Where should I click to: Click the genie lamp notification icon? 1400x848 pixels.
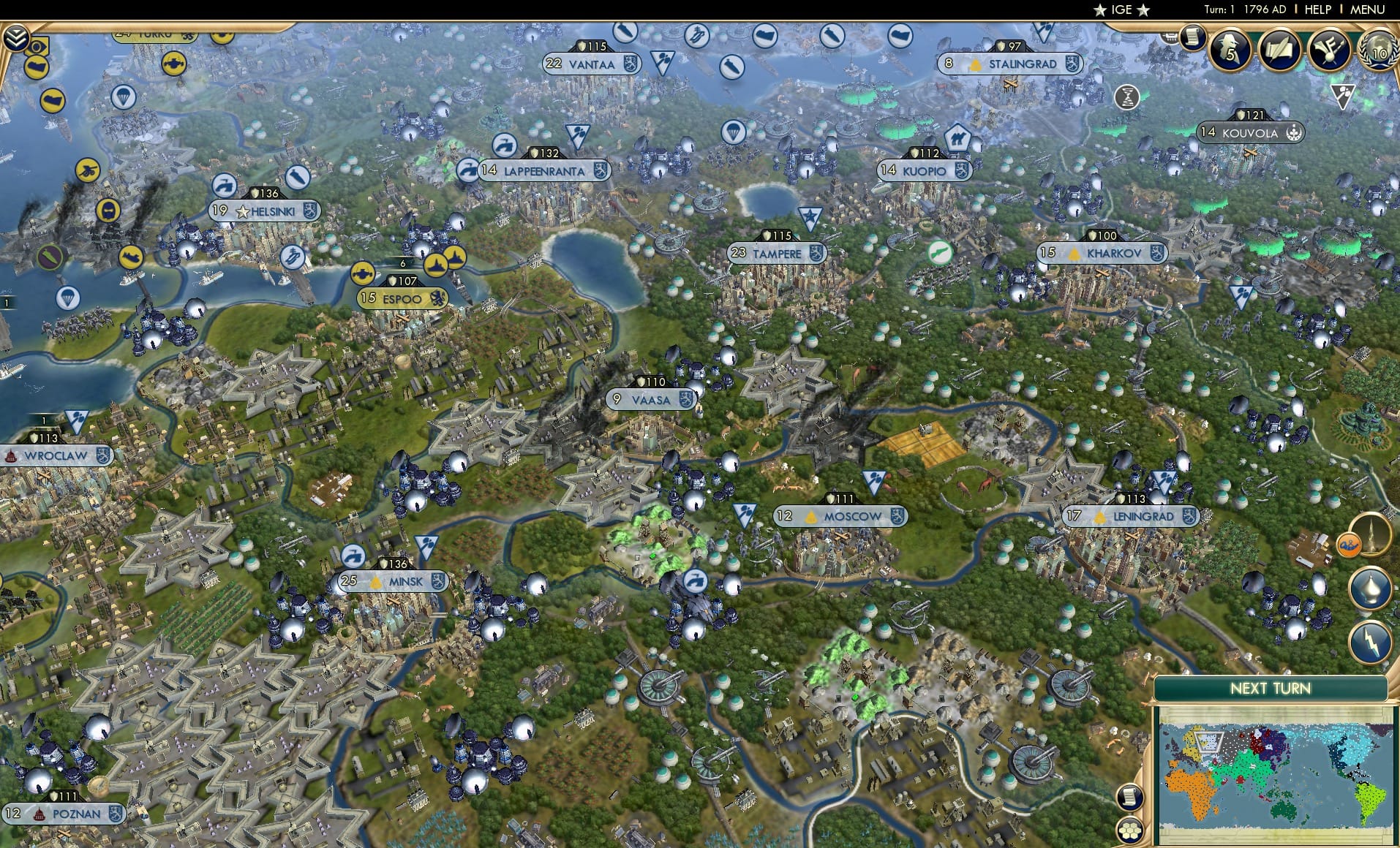click(1372, 588)
